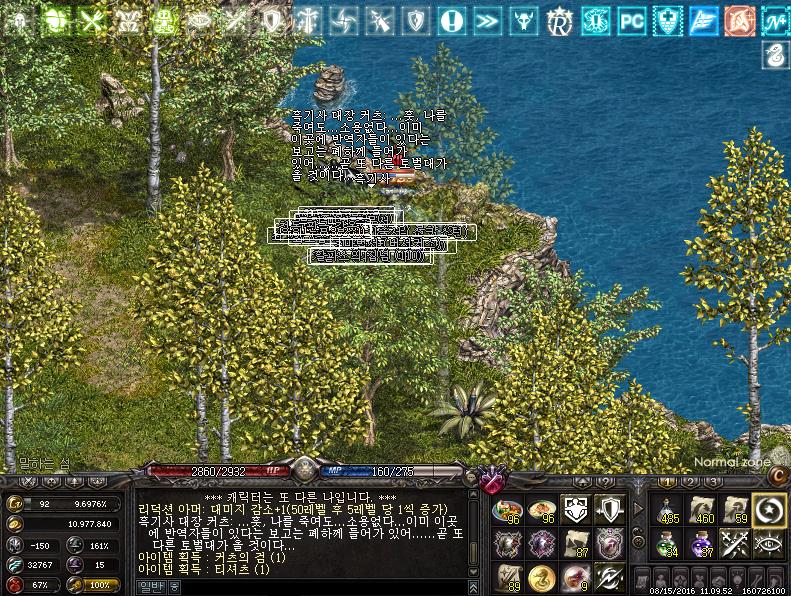Drink the purple potion with 37 left
791x596 pixels.
point(702,545)
